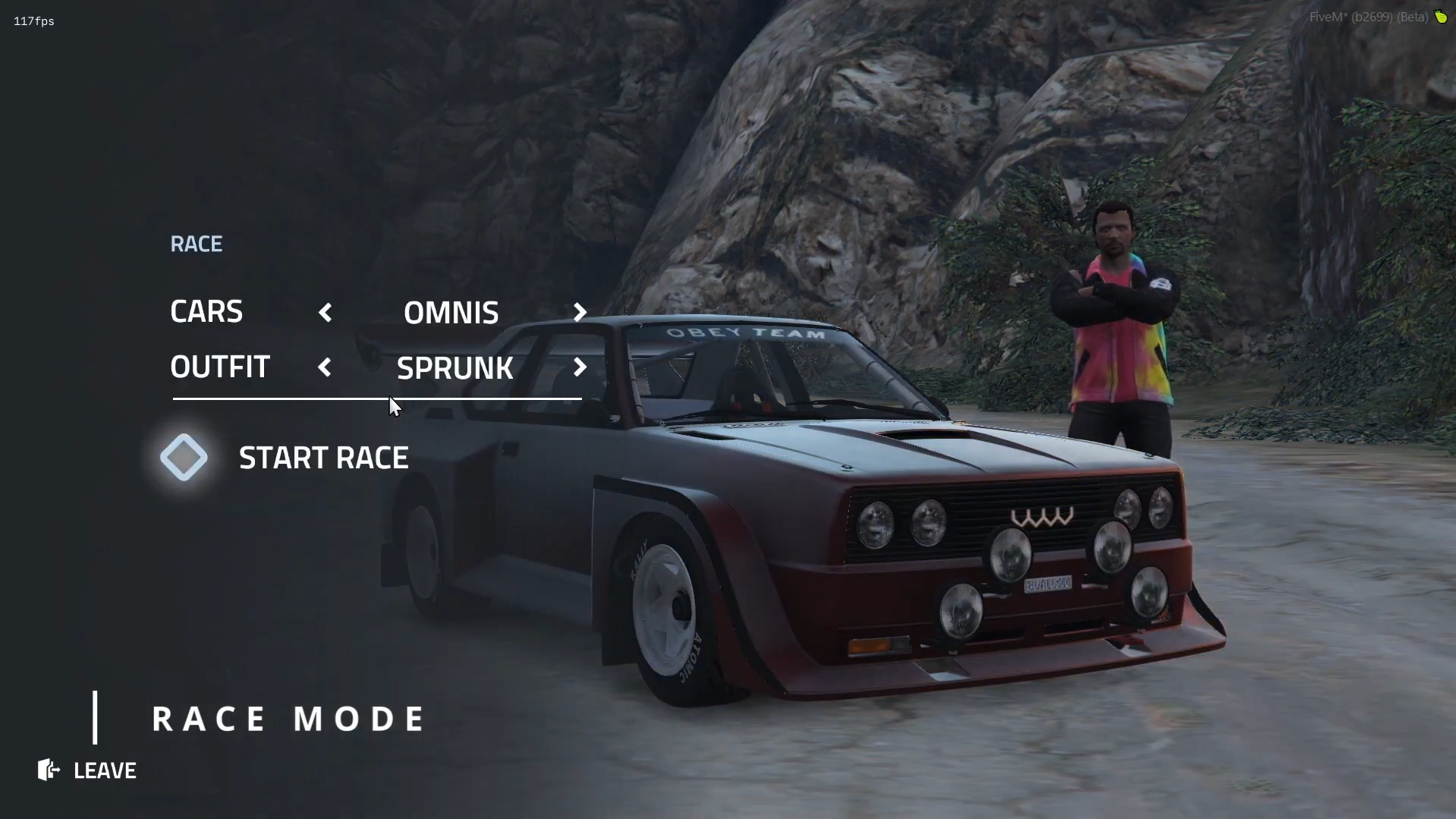Cycle CARS backward to previous vehicle
Viewport: 1456px width, 819px height.
(325, 312)
